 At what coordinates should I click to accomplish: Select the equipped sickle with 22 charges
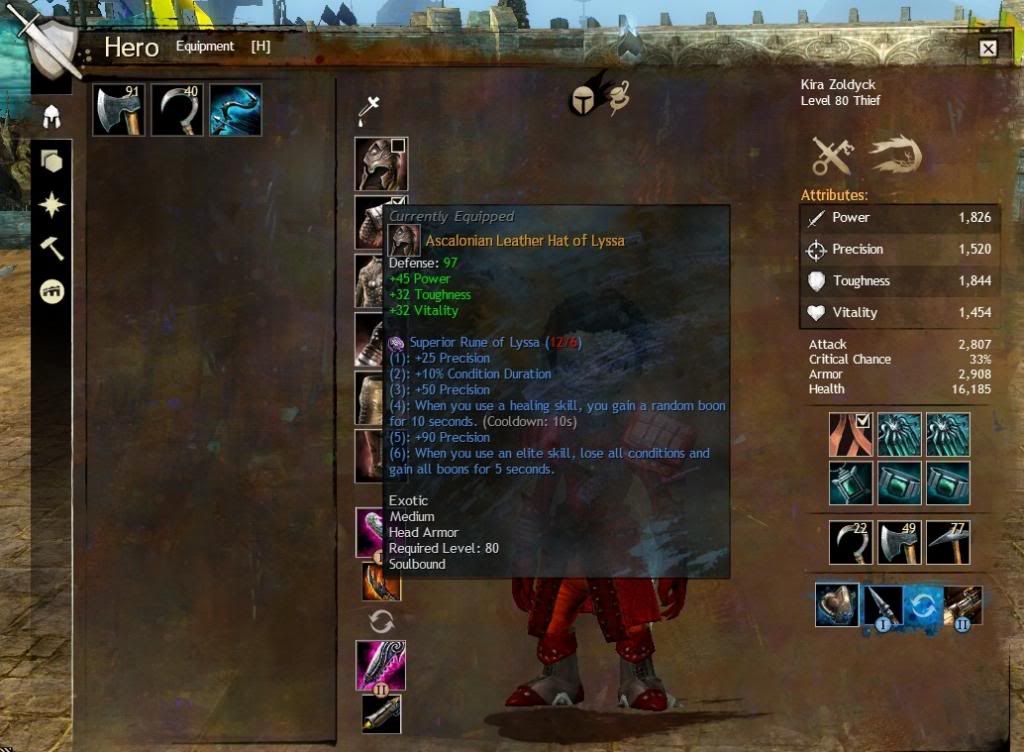pyautogui.click(x=849, y=543)
